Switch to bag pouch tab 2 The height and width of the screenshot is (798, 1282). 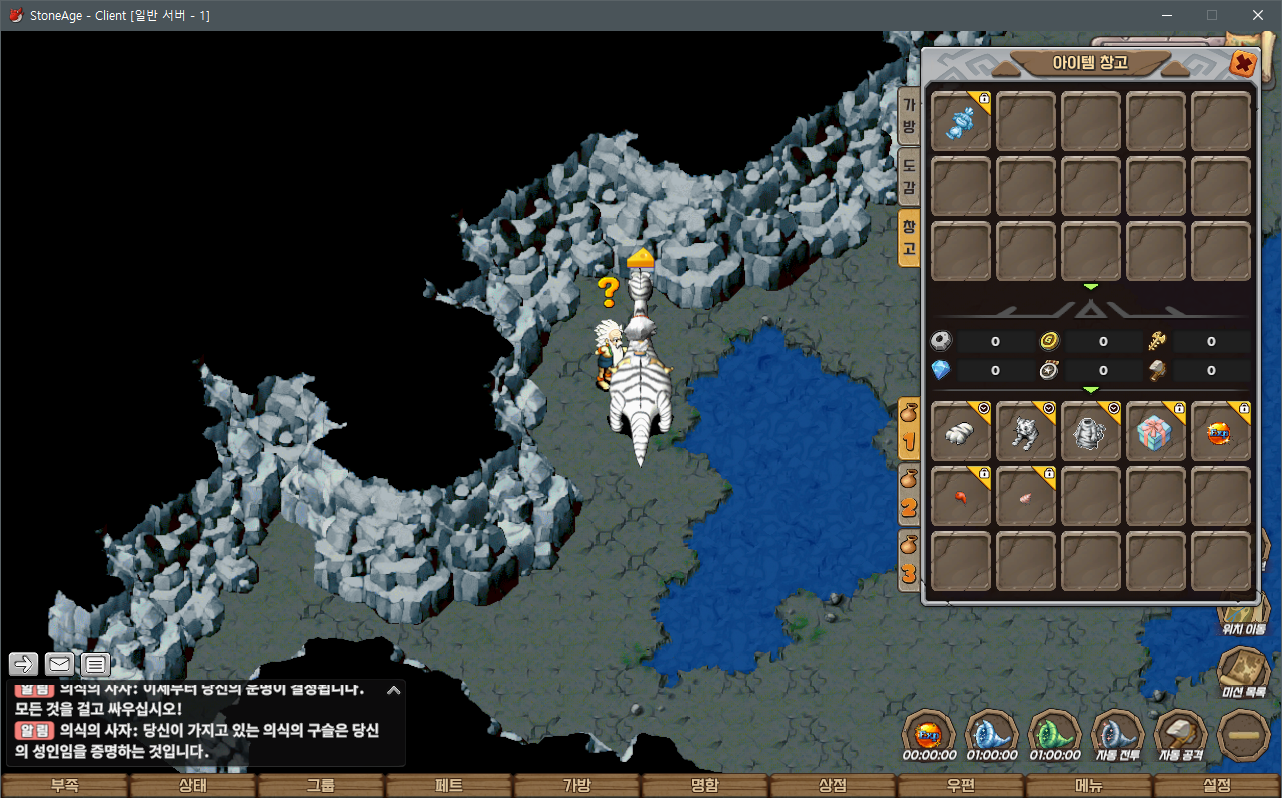pos(909,495)
